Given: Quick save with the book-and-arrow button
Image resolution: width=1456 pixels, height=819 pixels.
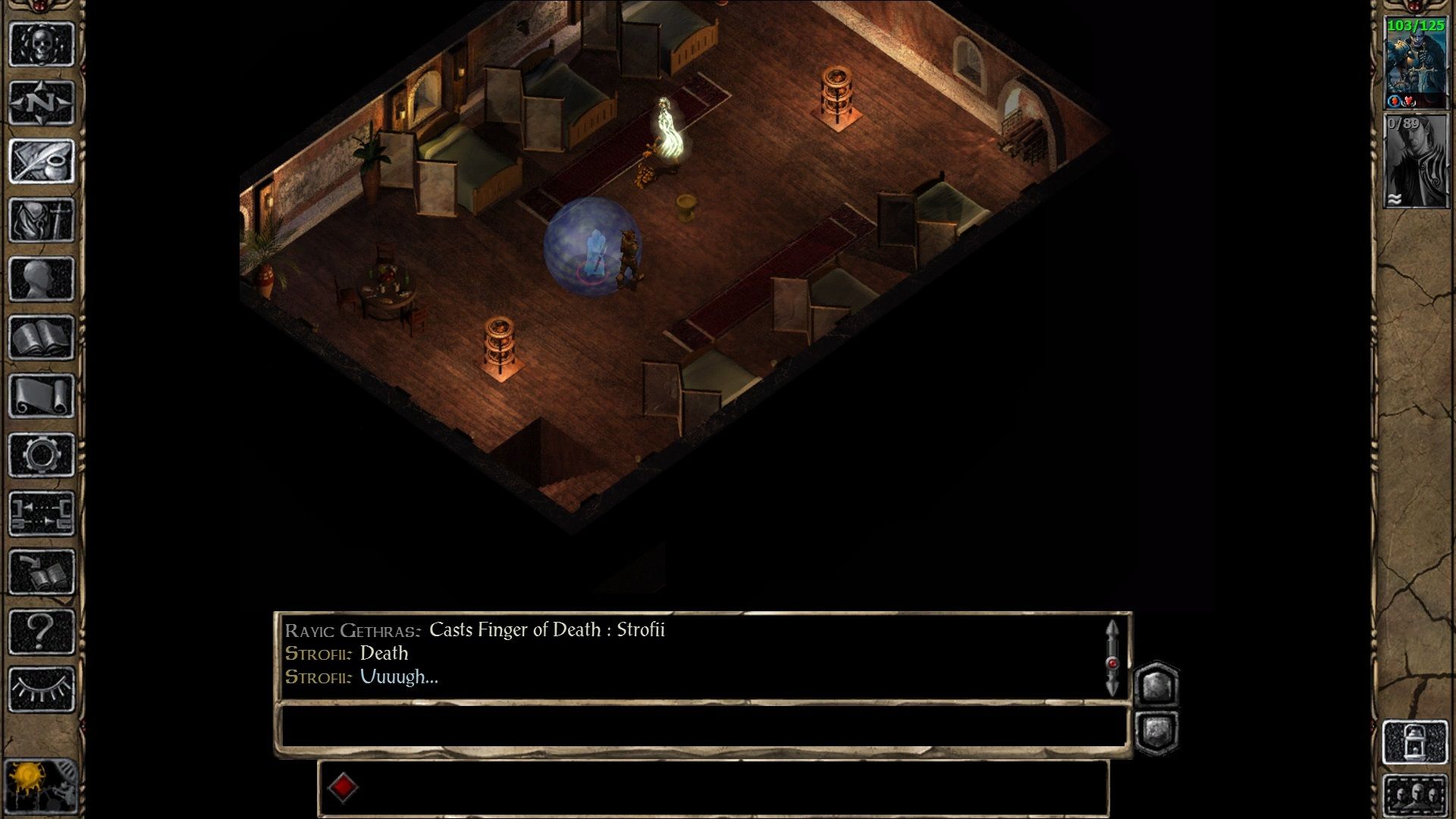Looking at the screenshot, I should tap(42, 572).
